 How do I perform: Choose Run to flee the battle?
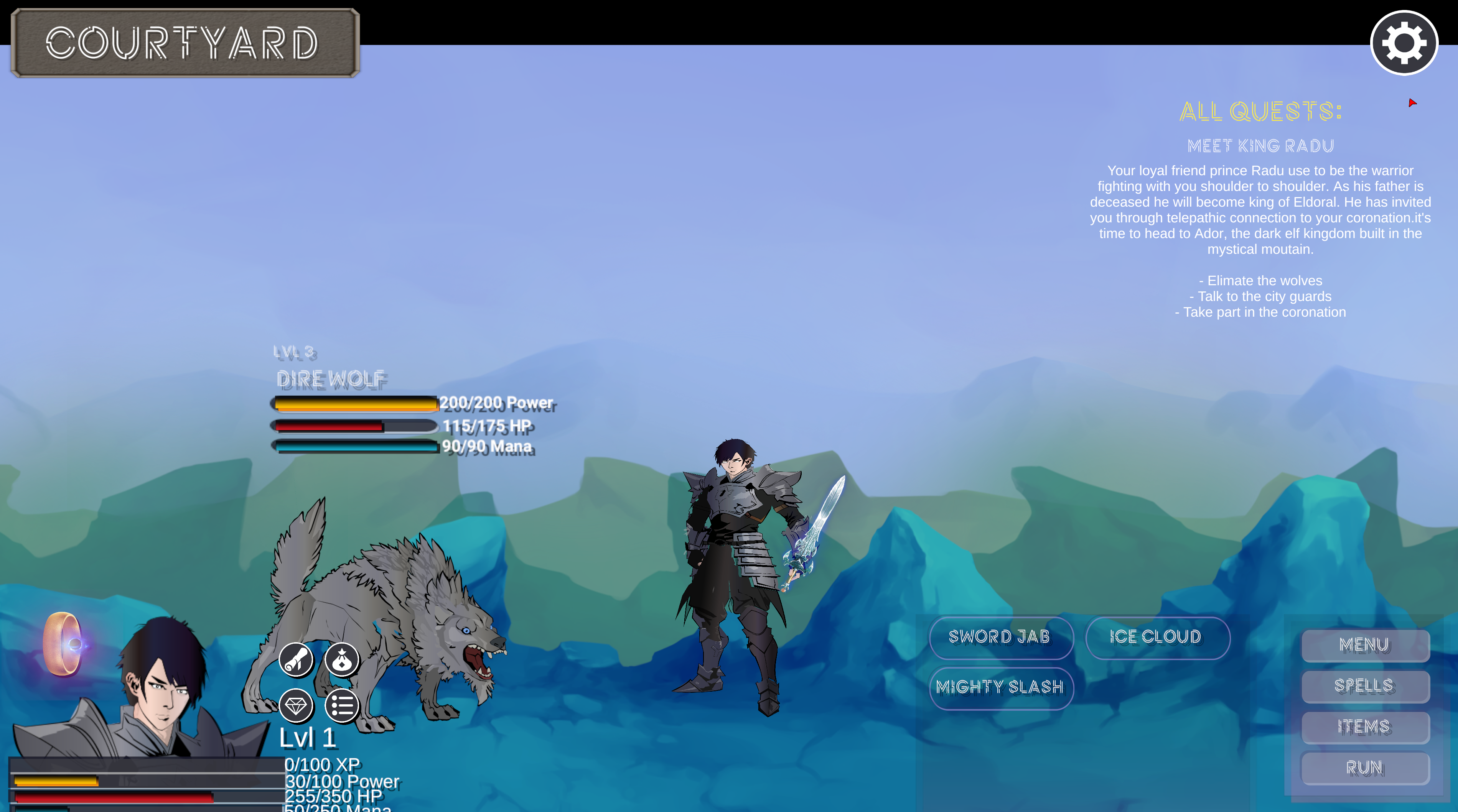(x=1365, y=768)
